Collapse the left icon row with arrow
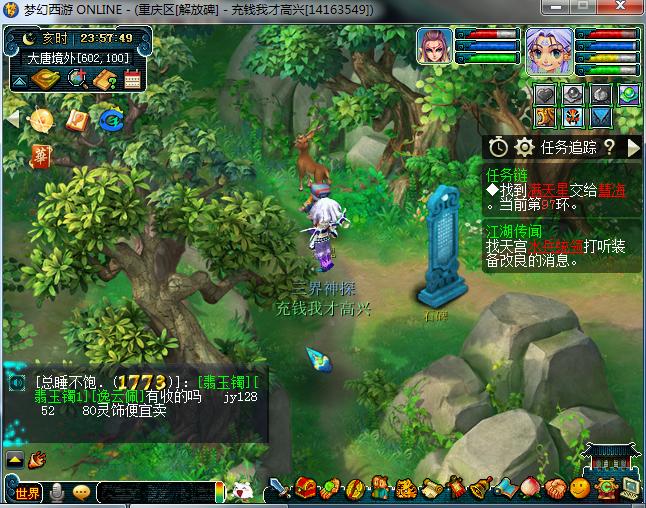 [x=13, y=119]
